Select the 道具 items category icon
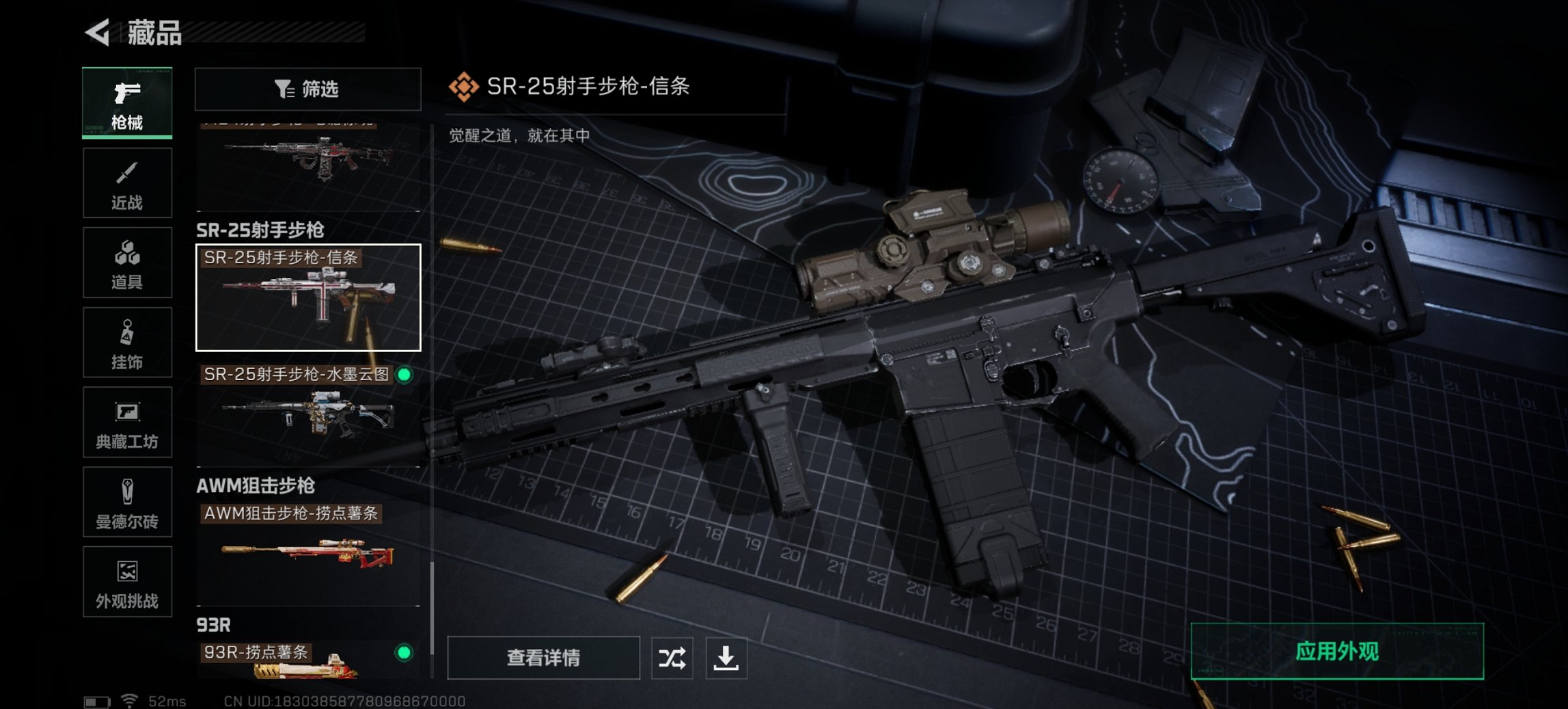Screen dimensions: 1568x709 [x=127, y=263]
